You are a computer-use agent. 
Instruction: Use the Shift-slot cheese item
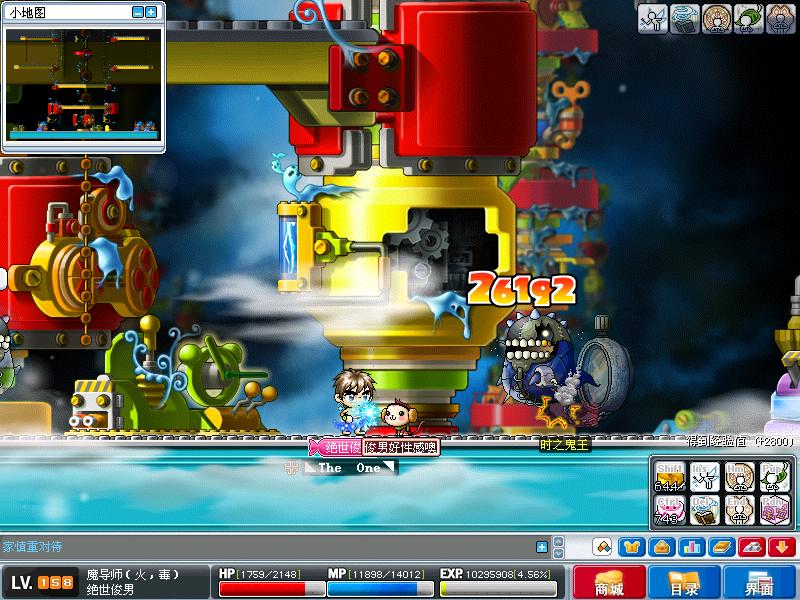[669, 477]
